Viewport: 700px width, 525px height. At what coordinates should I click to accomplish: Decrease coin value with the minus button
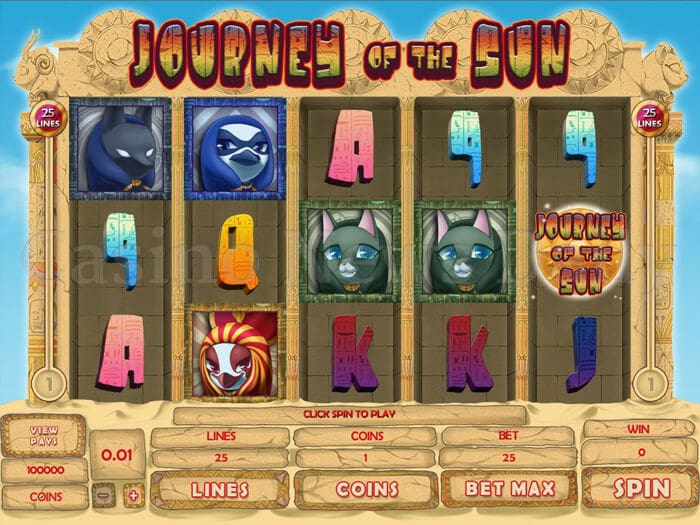click(x=104, y=496)
